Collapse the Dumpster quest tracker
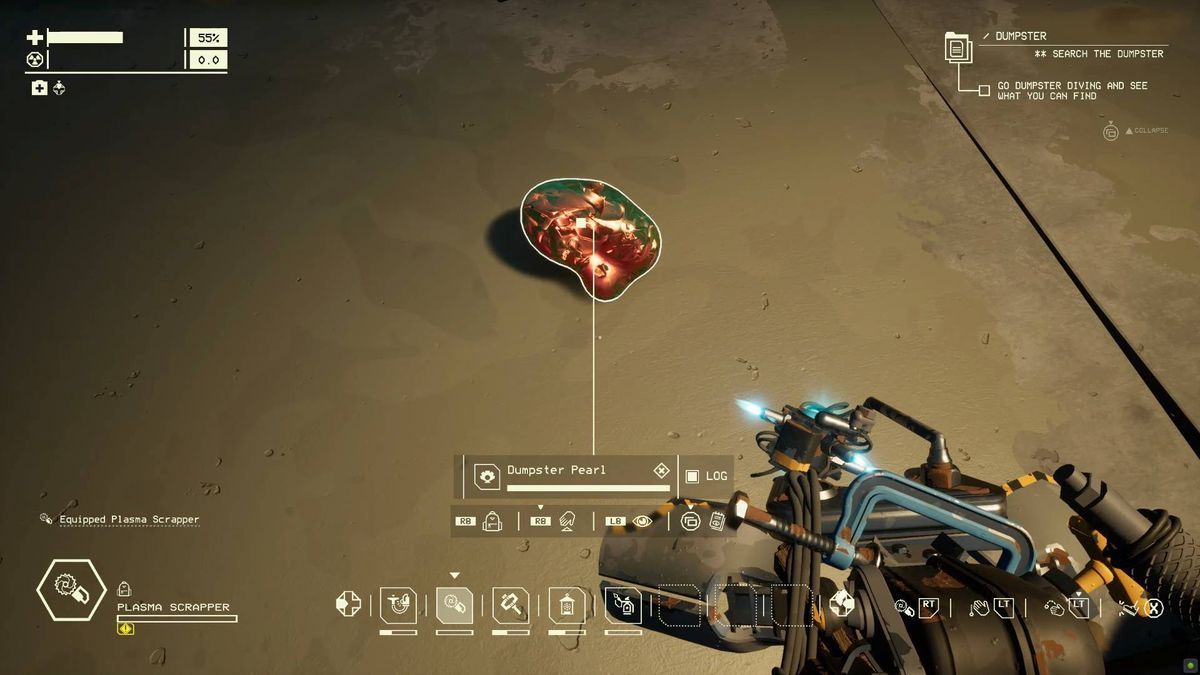 tap(1110, 131)
